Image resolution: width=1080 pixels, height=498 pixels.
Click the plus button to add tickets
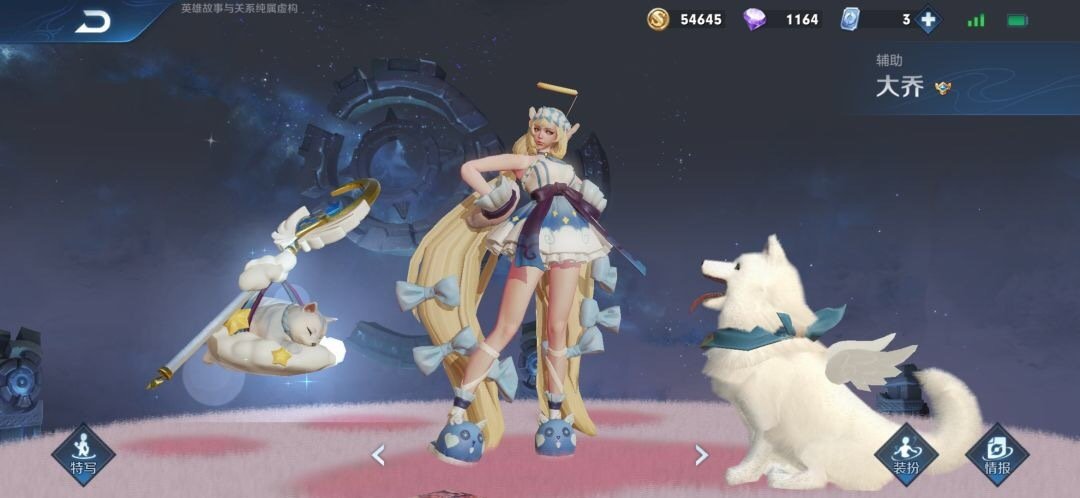927,19
